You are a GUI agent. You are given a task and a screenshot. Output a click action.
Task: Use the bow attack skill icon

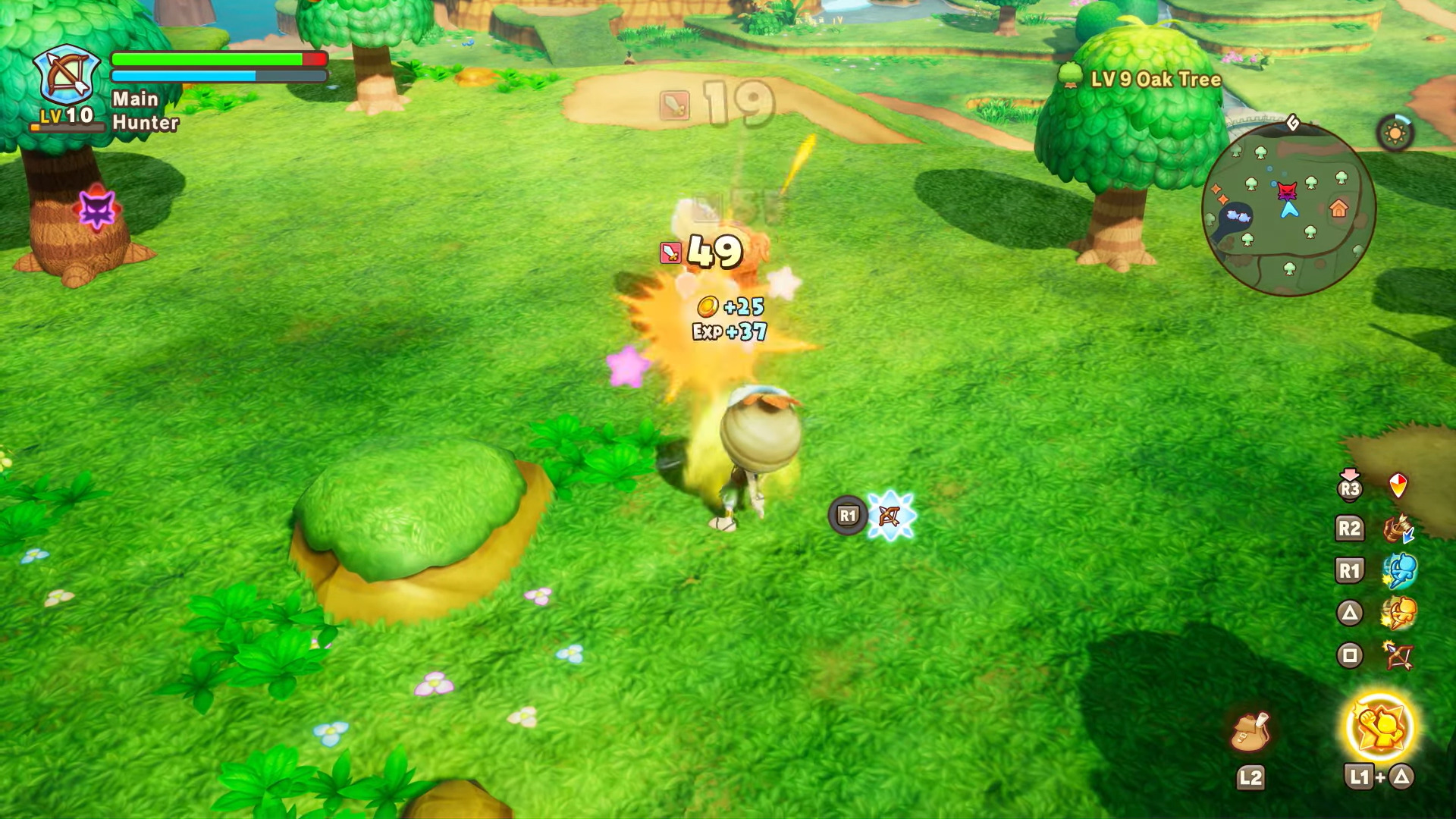pyautogui.click(x=1398, y=656)
